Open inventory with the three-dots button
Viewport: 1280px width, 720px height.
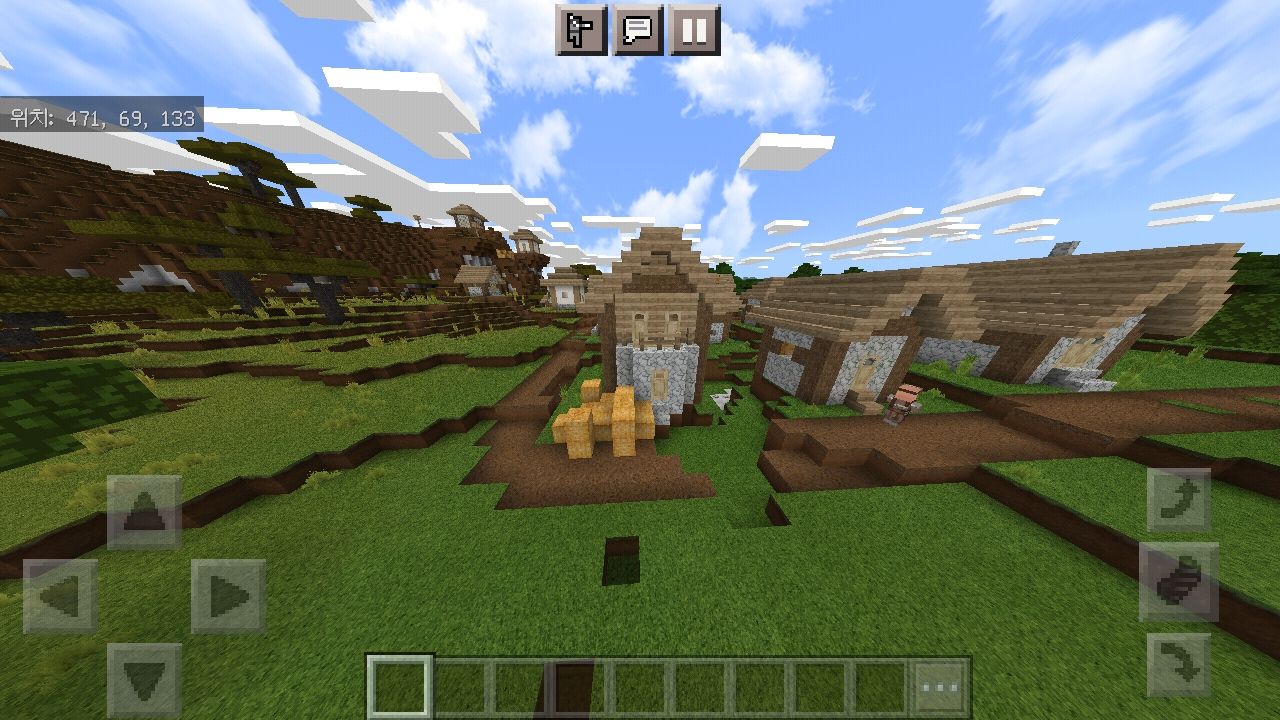(940, 687)
